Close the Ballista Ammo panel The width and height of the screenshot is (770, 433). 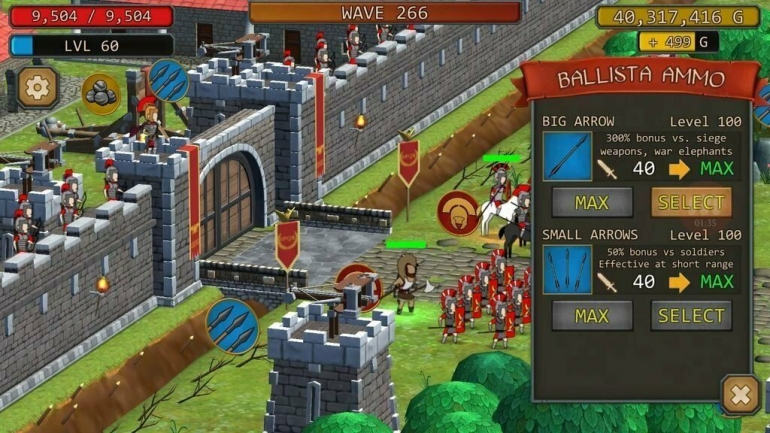click(740, 394)
